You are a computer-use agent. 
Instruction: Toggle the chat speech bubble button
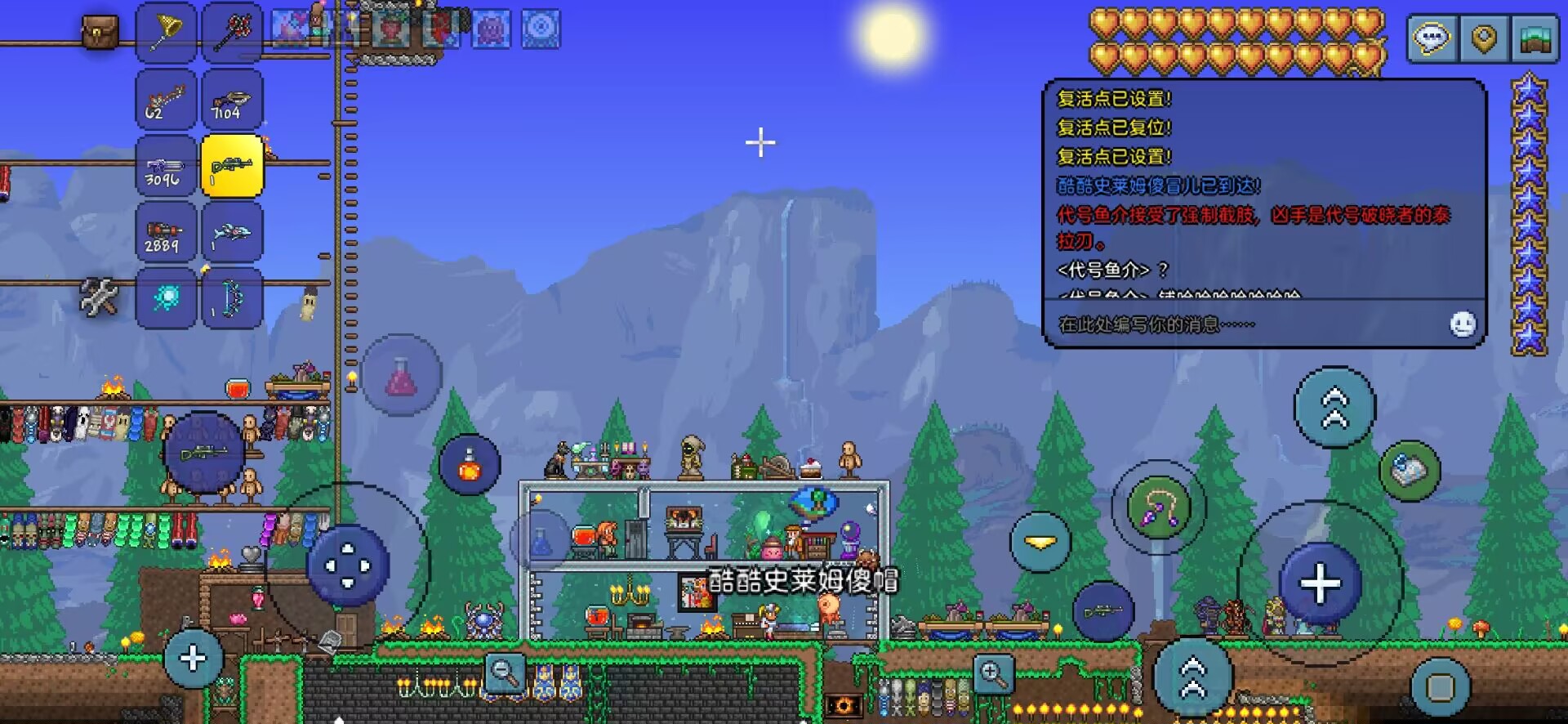coord(1432,38)
